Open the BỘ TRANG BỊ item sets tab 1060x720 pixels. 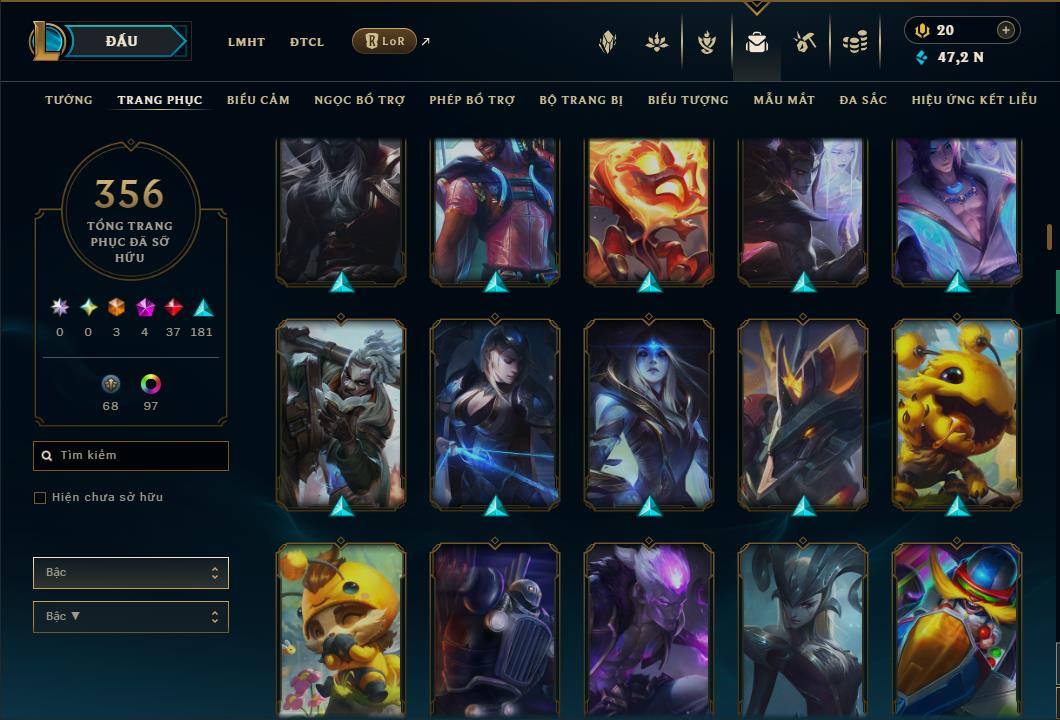coord(581,100)
